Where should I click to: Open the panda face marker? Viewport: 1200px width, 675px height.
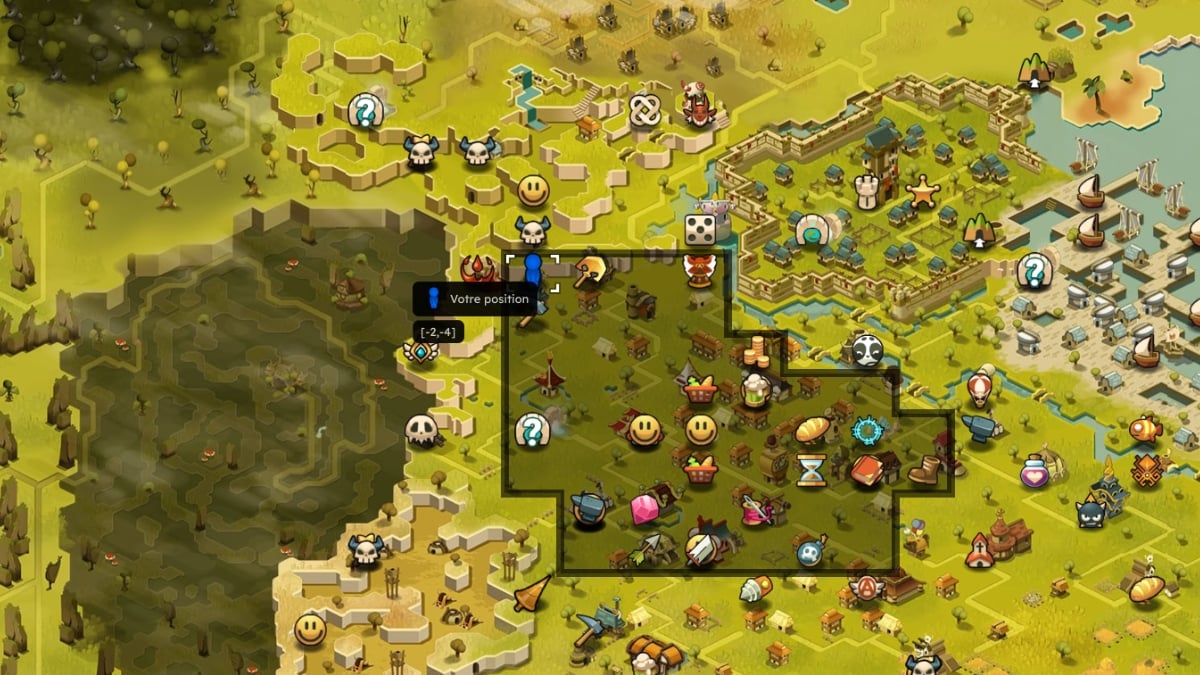tap(866, 350)
